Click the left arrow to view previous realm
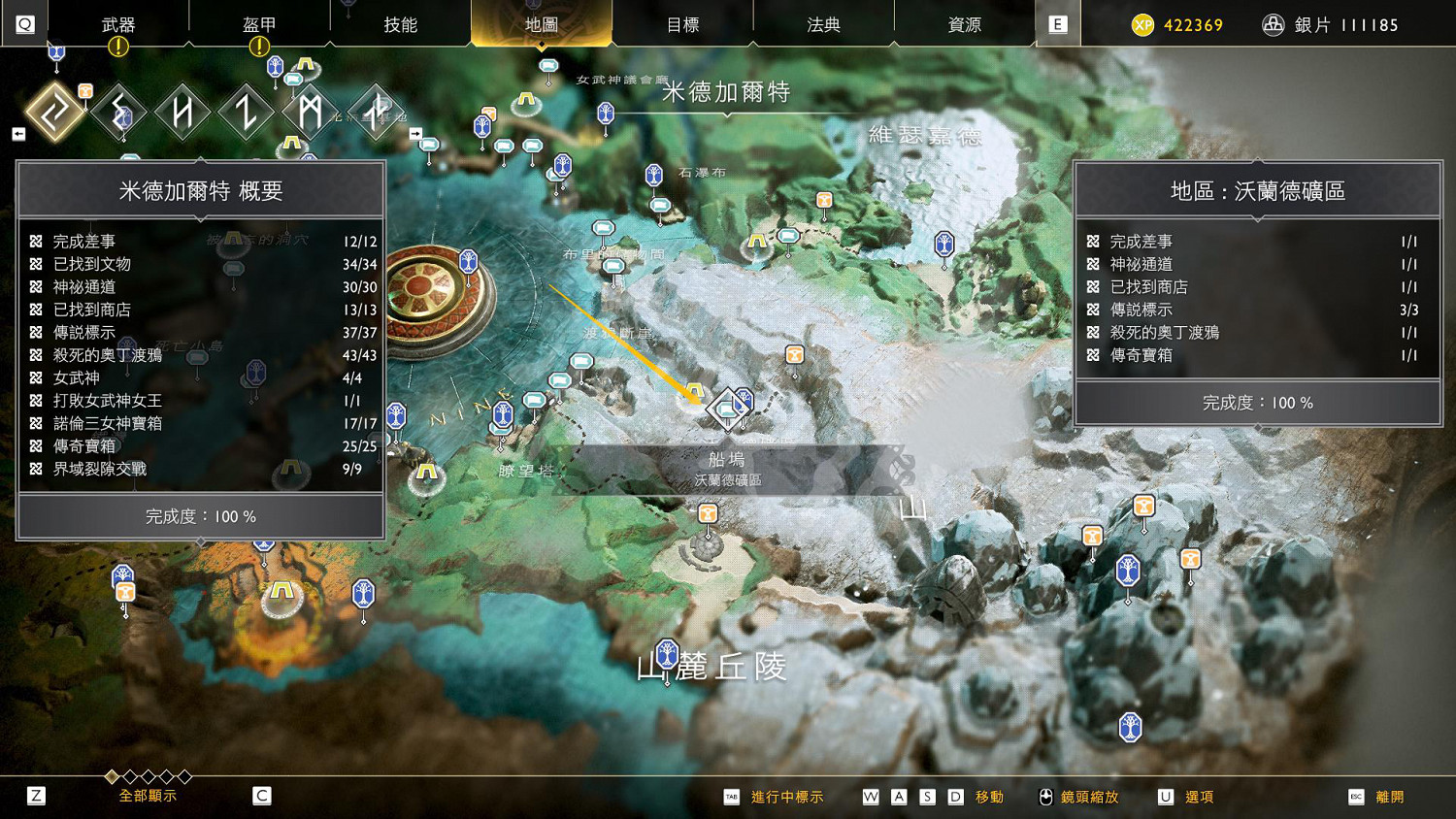The height and width of the screenshot is (819, 1456). pyautogui.click(x=18, y=133)
